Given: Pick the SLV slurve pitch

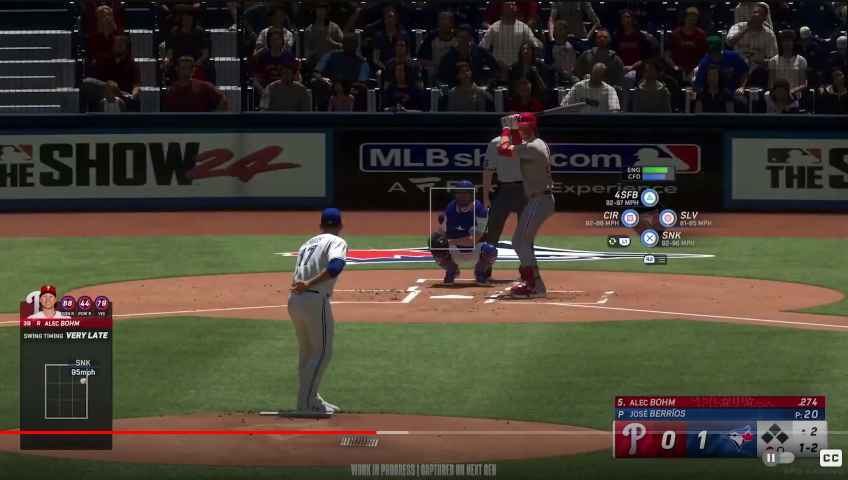Looking at the screenshot, I should click(668, 218).
